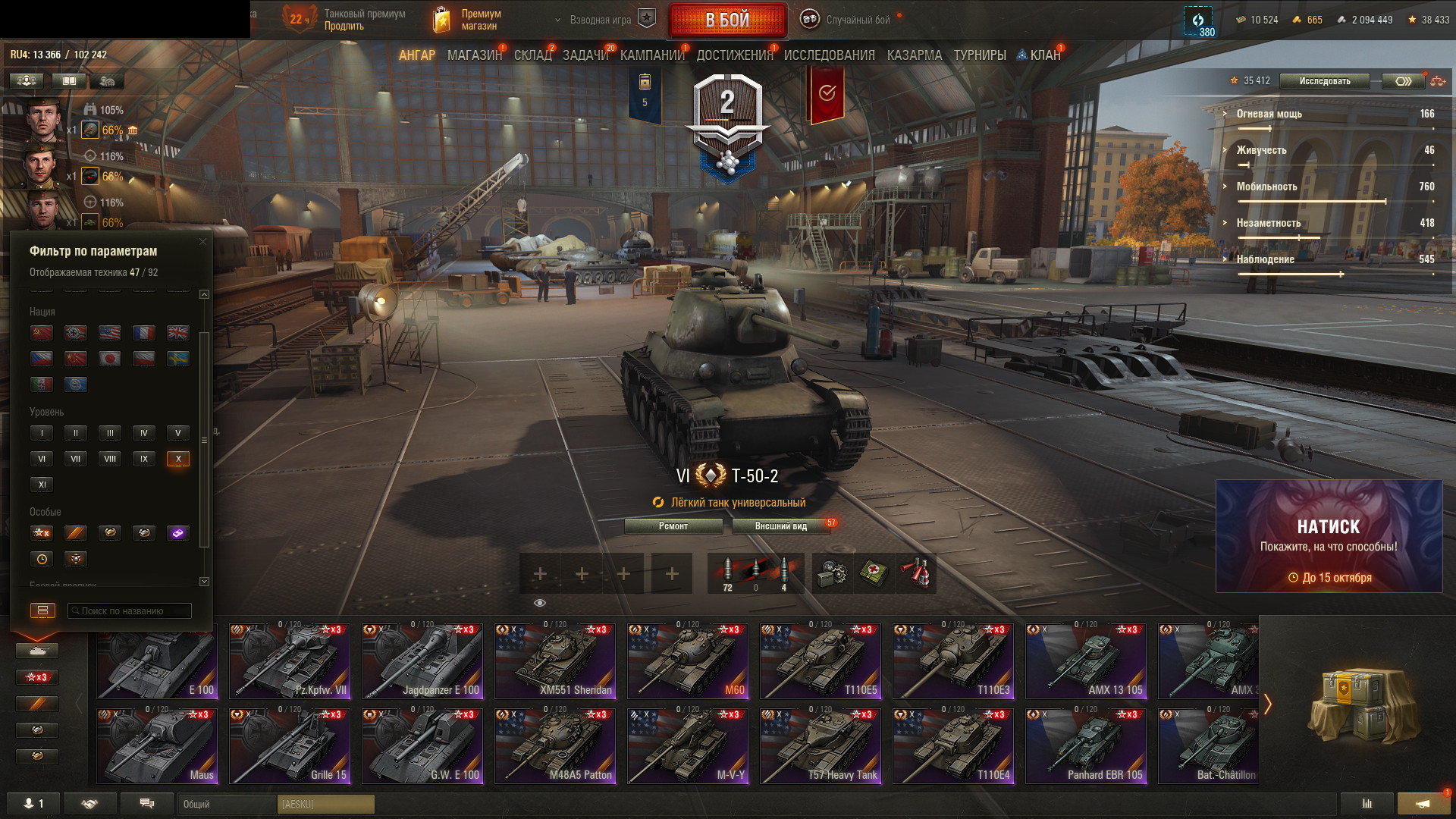The height and width of the screenshot is (819, 1456).
Task: Open Внешний вид customization
Action: coord(780,526)
